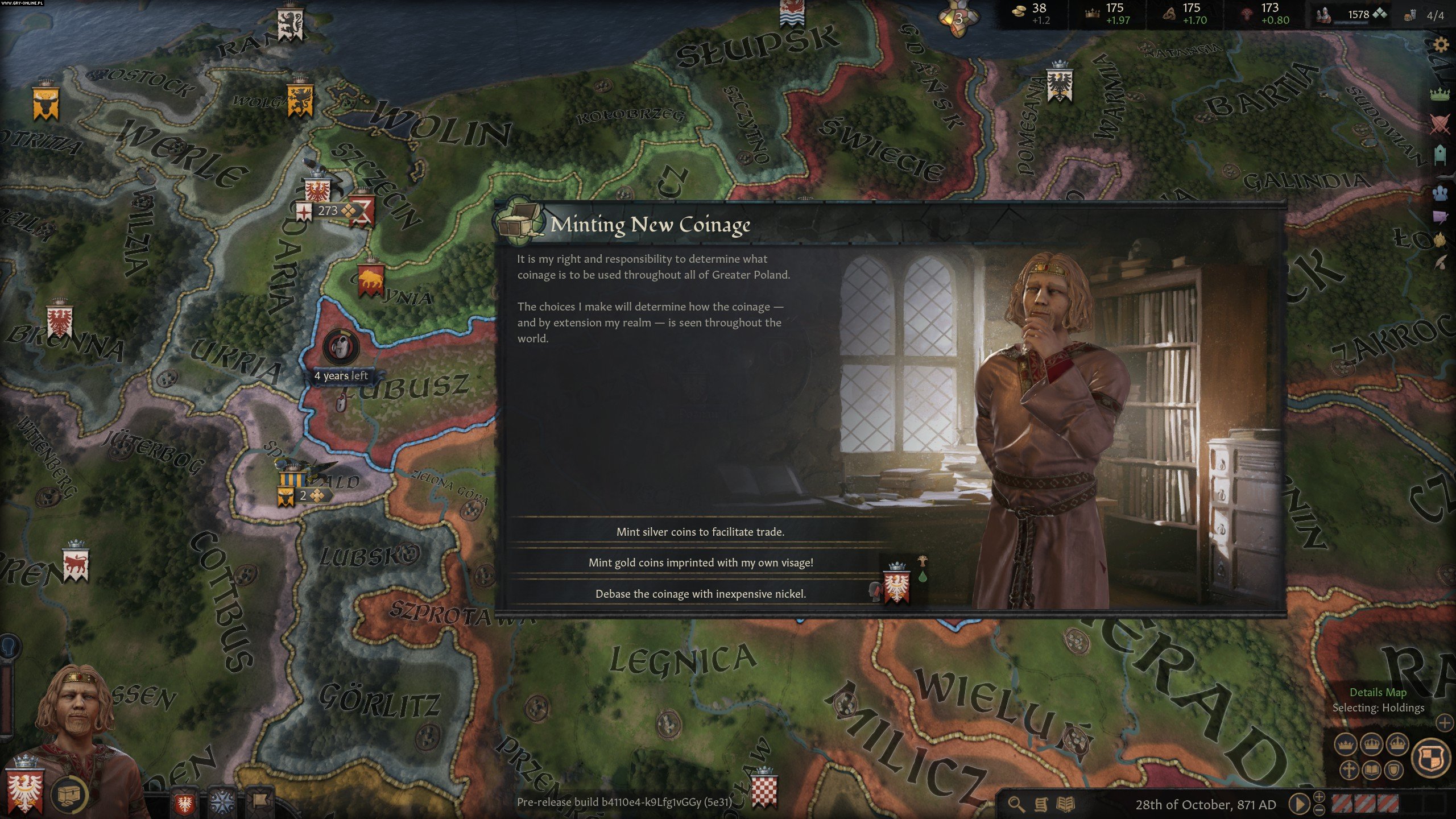Increase game speed with plus button

pyautogui.click(x=1319, y=796)
